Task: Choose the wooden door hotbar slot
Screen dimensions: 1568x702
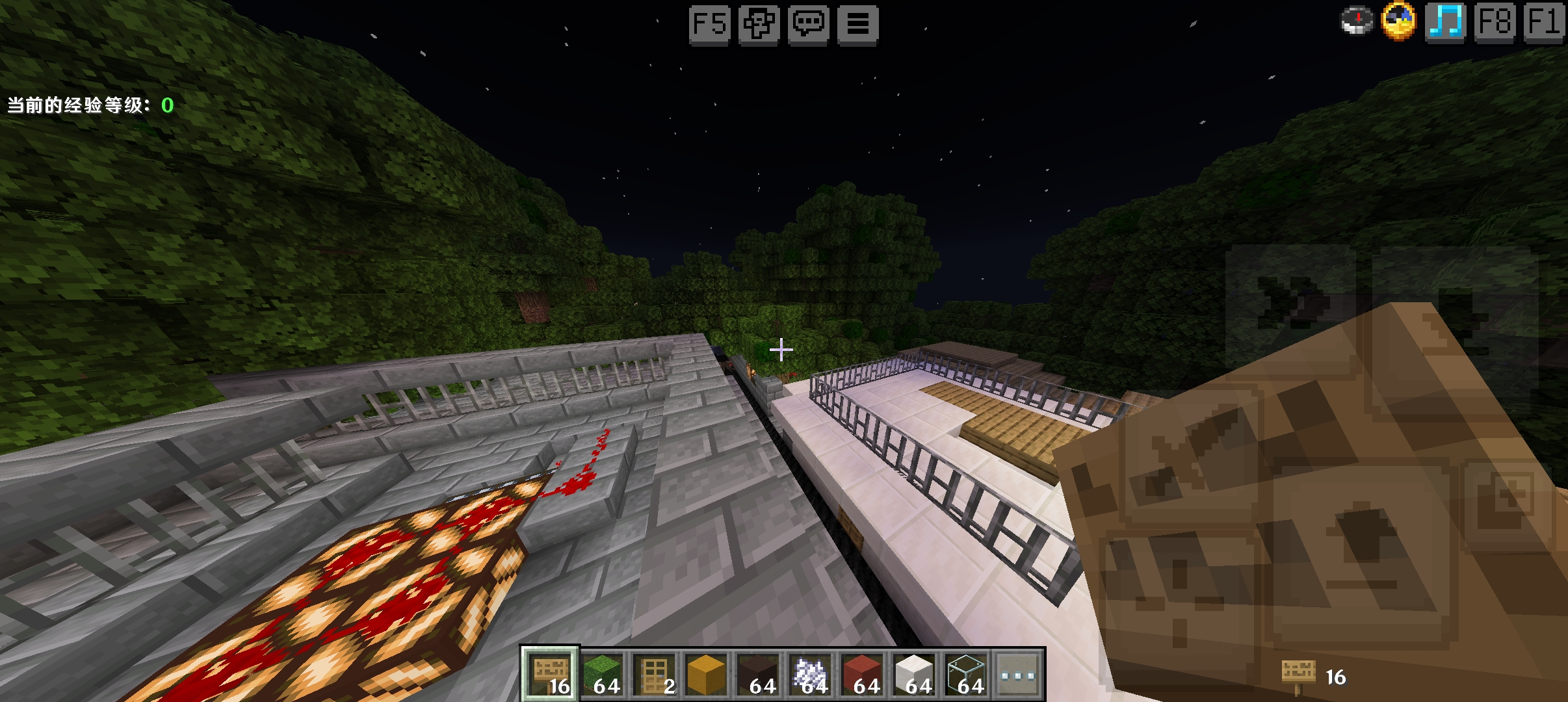Action: point(654,675)
